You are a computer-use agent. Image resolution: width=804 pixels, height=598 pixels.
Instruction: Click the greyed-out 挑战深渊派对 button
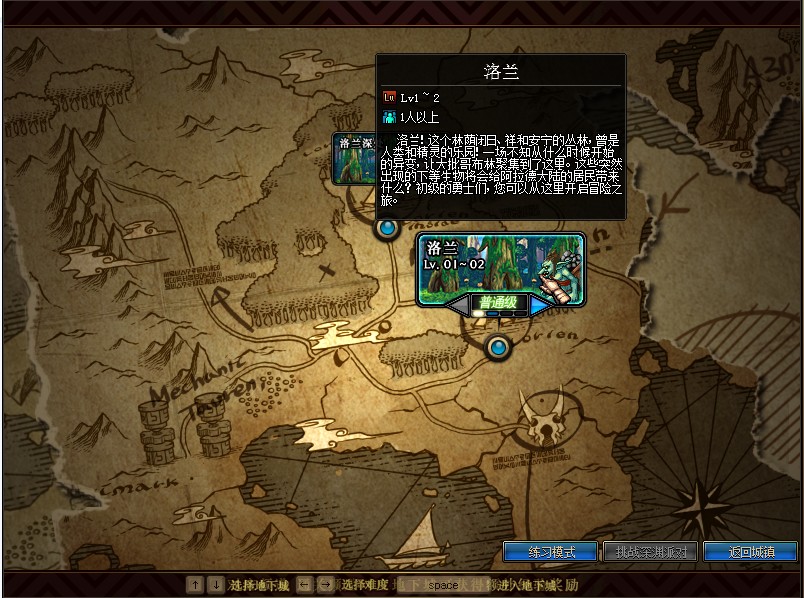650,552
